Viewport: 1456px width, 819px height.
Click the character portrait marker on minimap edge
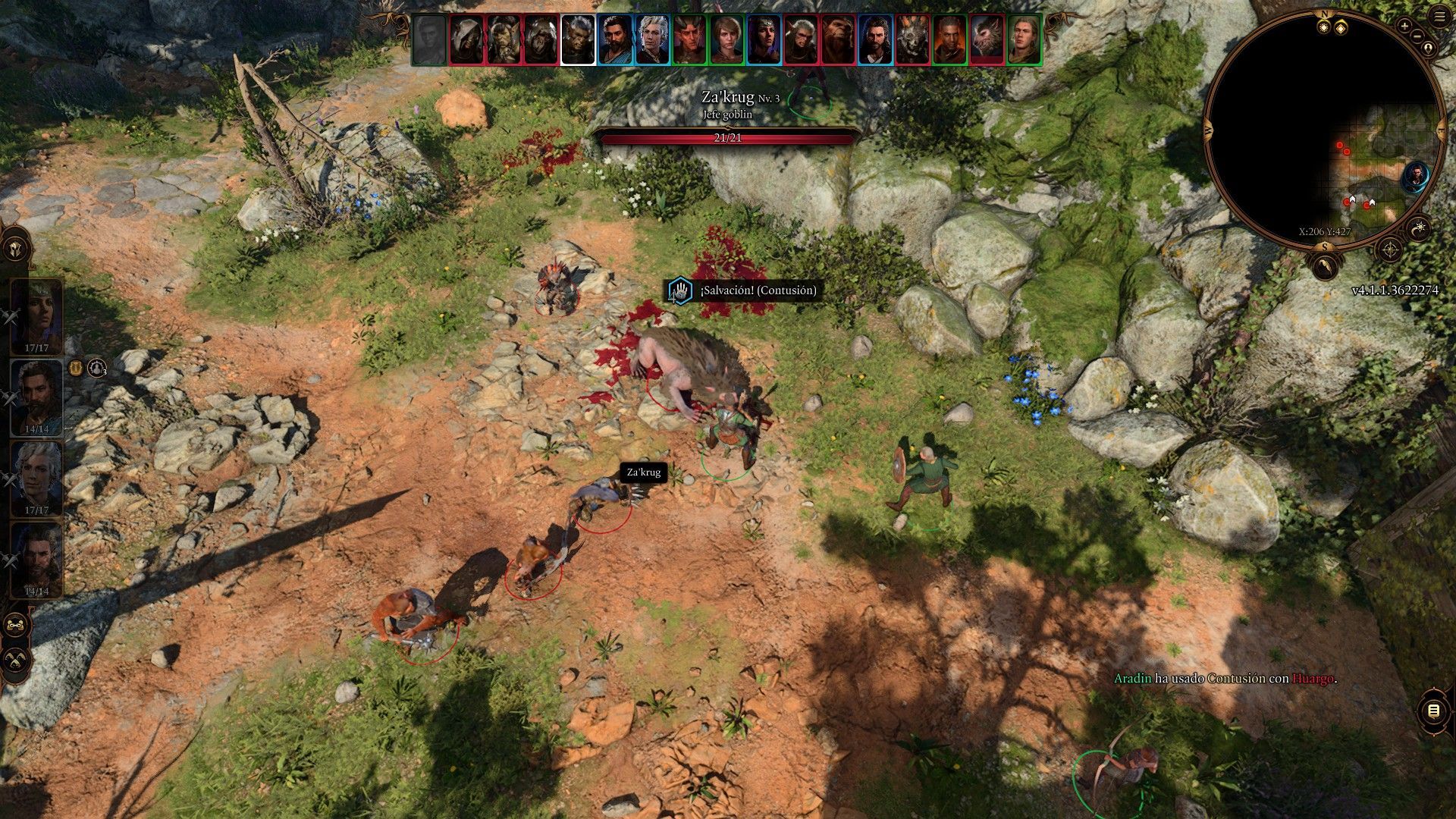click(1415, 177)
